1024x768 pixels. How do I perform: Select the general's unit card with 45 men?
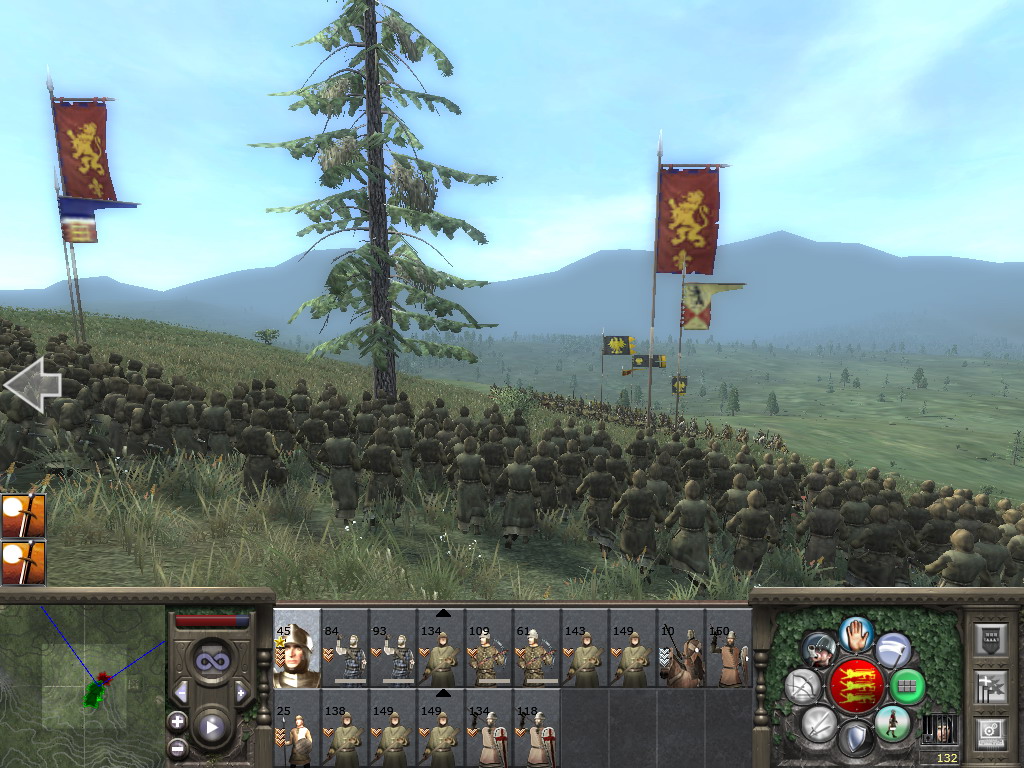(x=297, y=650)
